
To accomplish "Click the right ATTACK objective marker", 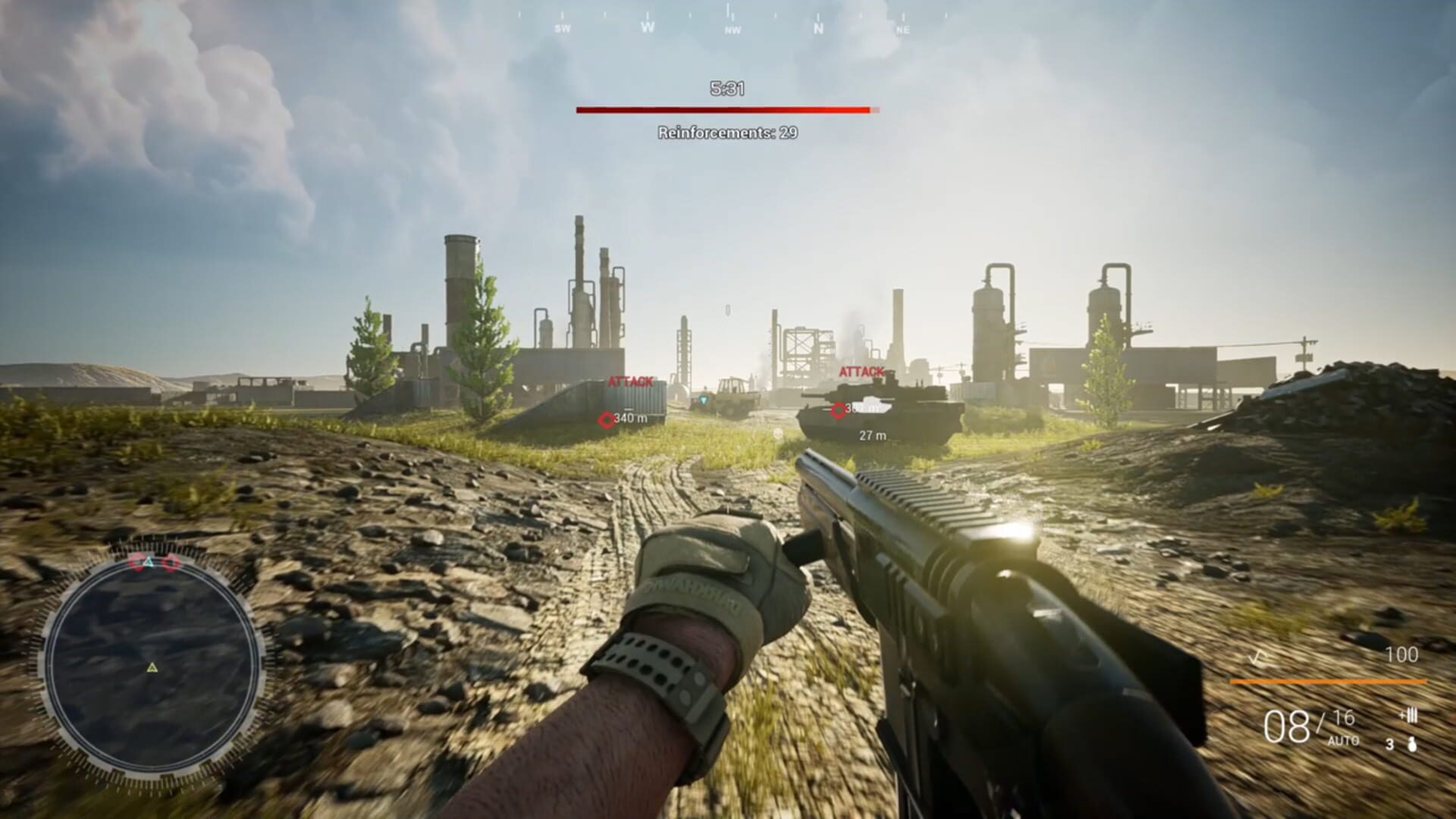I will coord(861,372).
